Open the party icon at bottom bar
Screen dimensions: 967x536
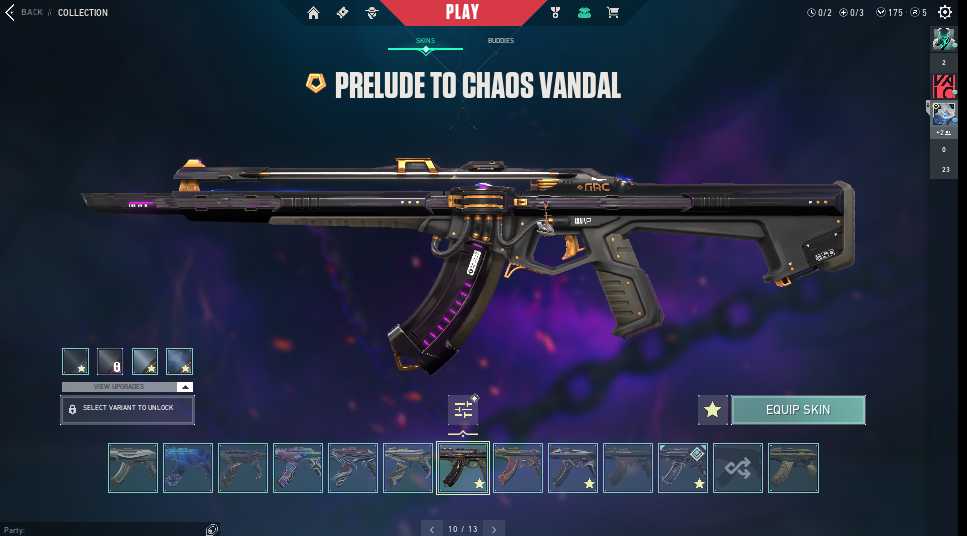point(212,529)
